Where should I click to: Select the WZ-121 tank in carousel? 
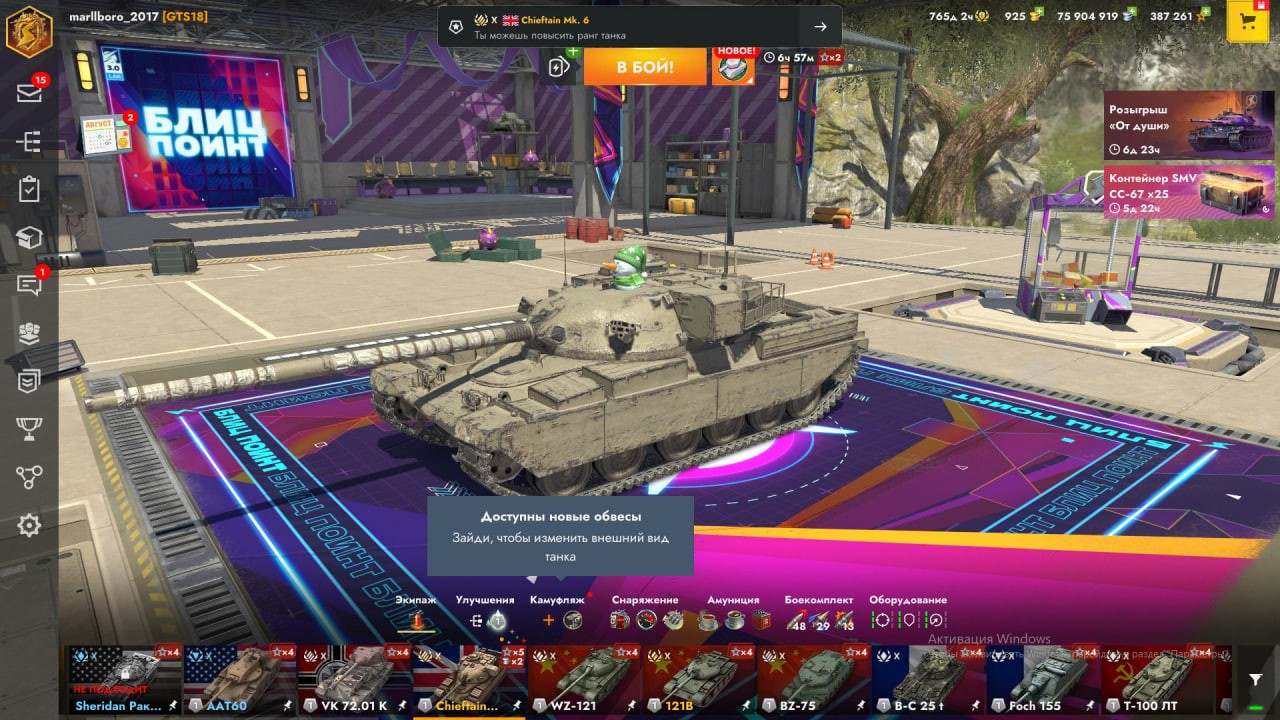pos(585,678)
